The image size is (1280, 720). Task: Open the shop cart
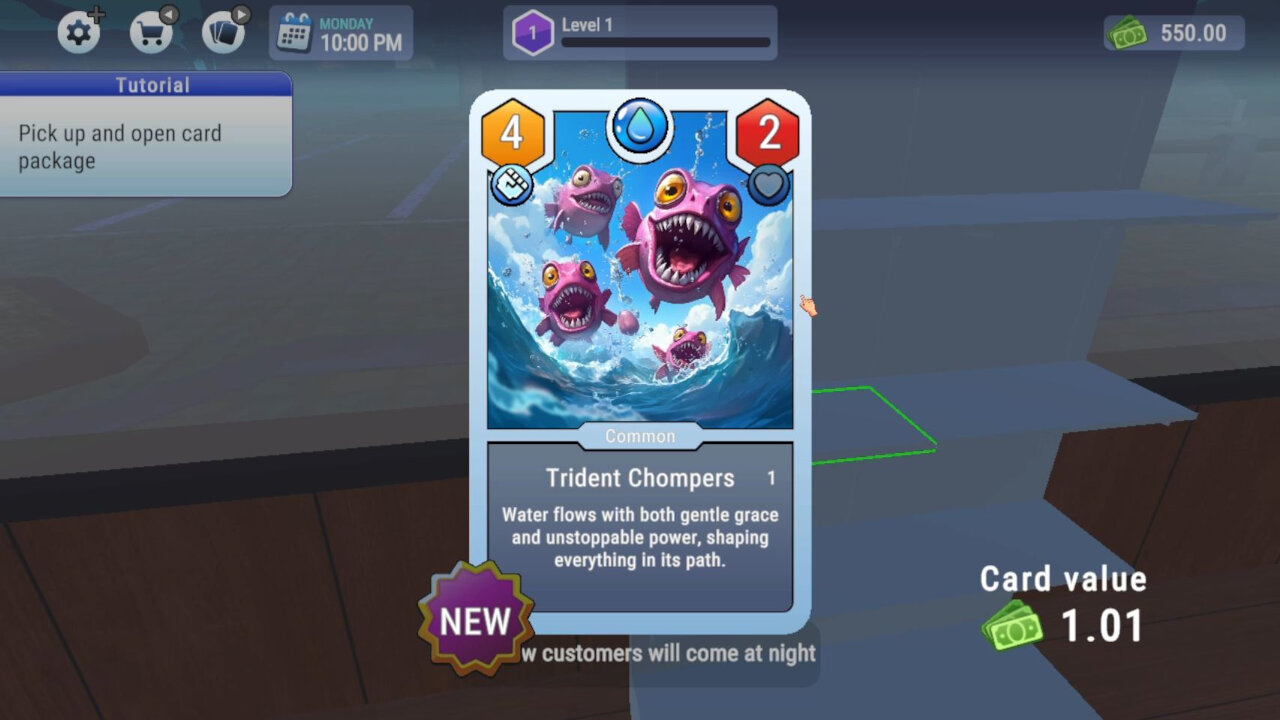coord(151,32)
